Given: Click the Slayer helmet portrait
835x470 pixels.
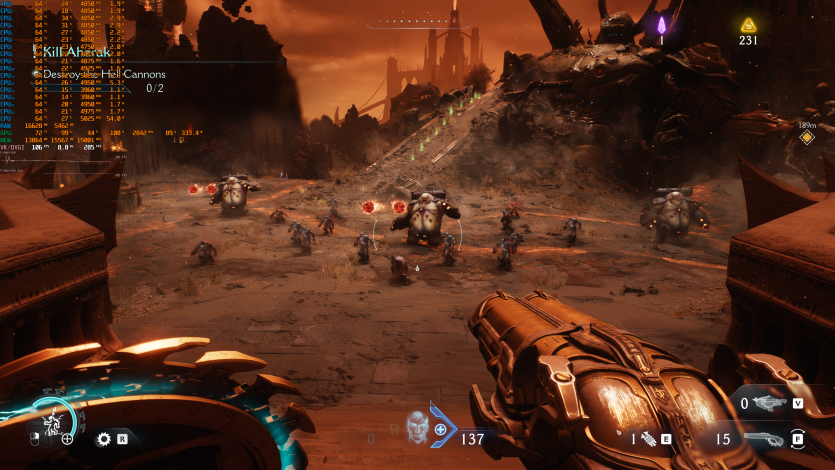Looking at the screenshot, I should 416,428.
